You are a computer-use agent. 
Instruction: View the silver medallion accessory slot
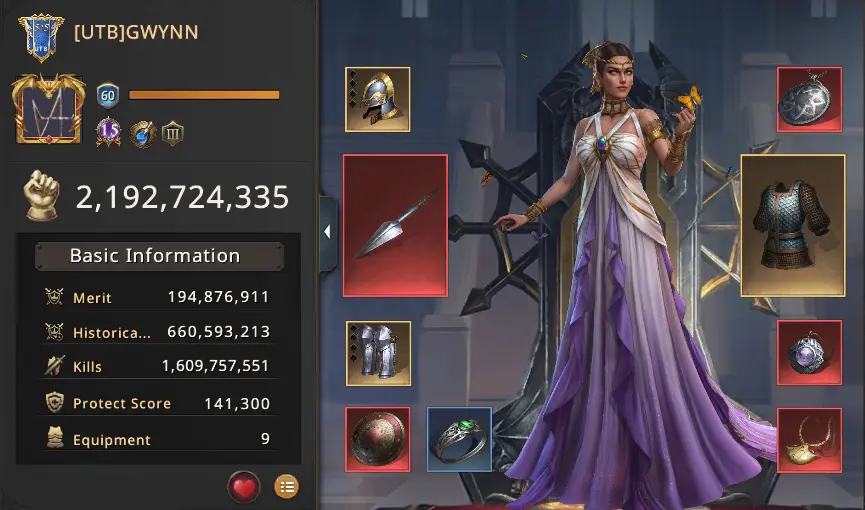click(809, 99)
